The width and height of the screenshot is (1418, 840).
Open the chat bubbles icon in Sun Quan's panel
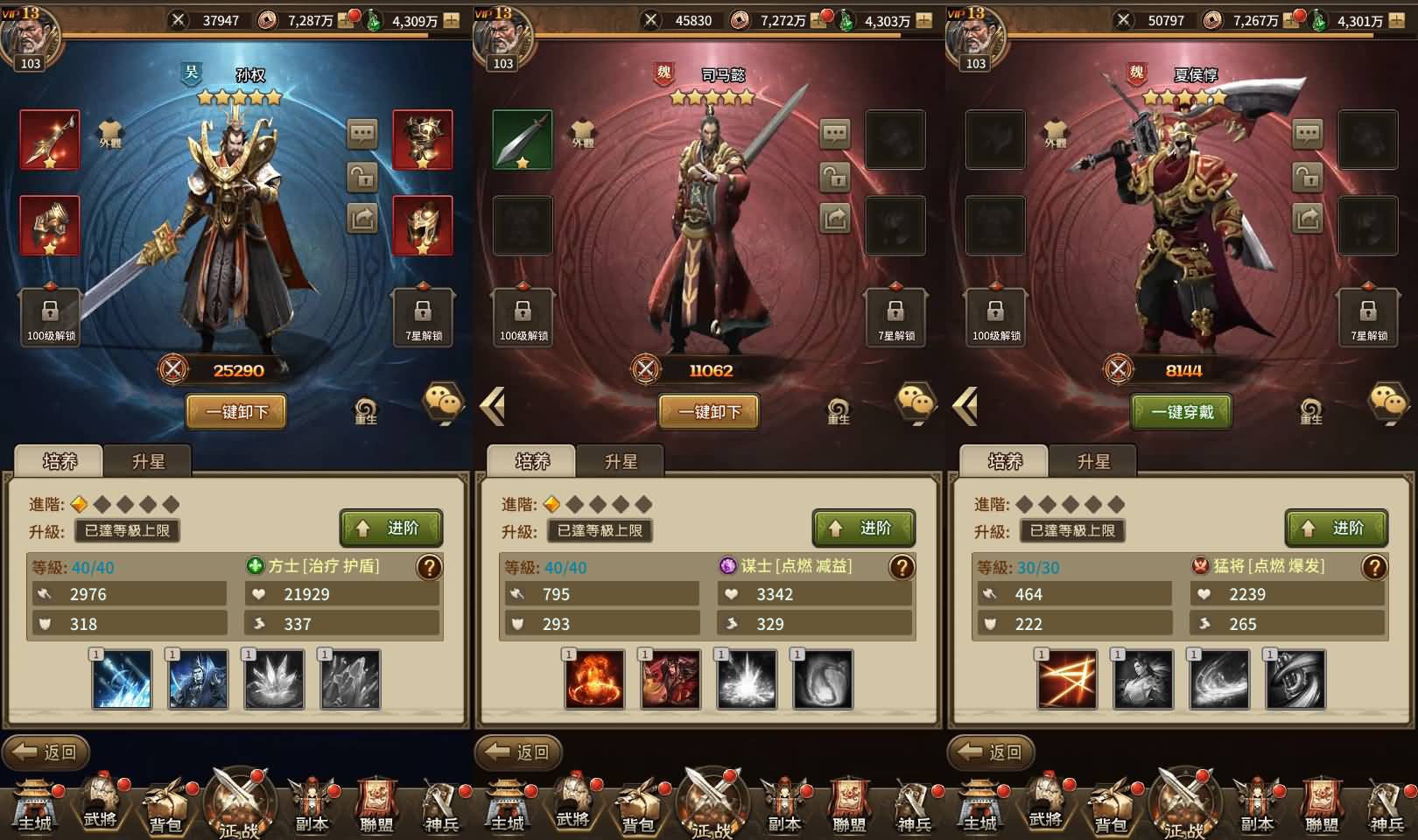tap(444, 403)
